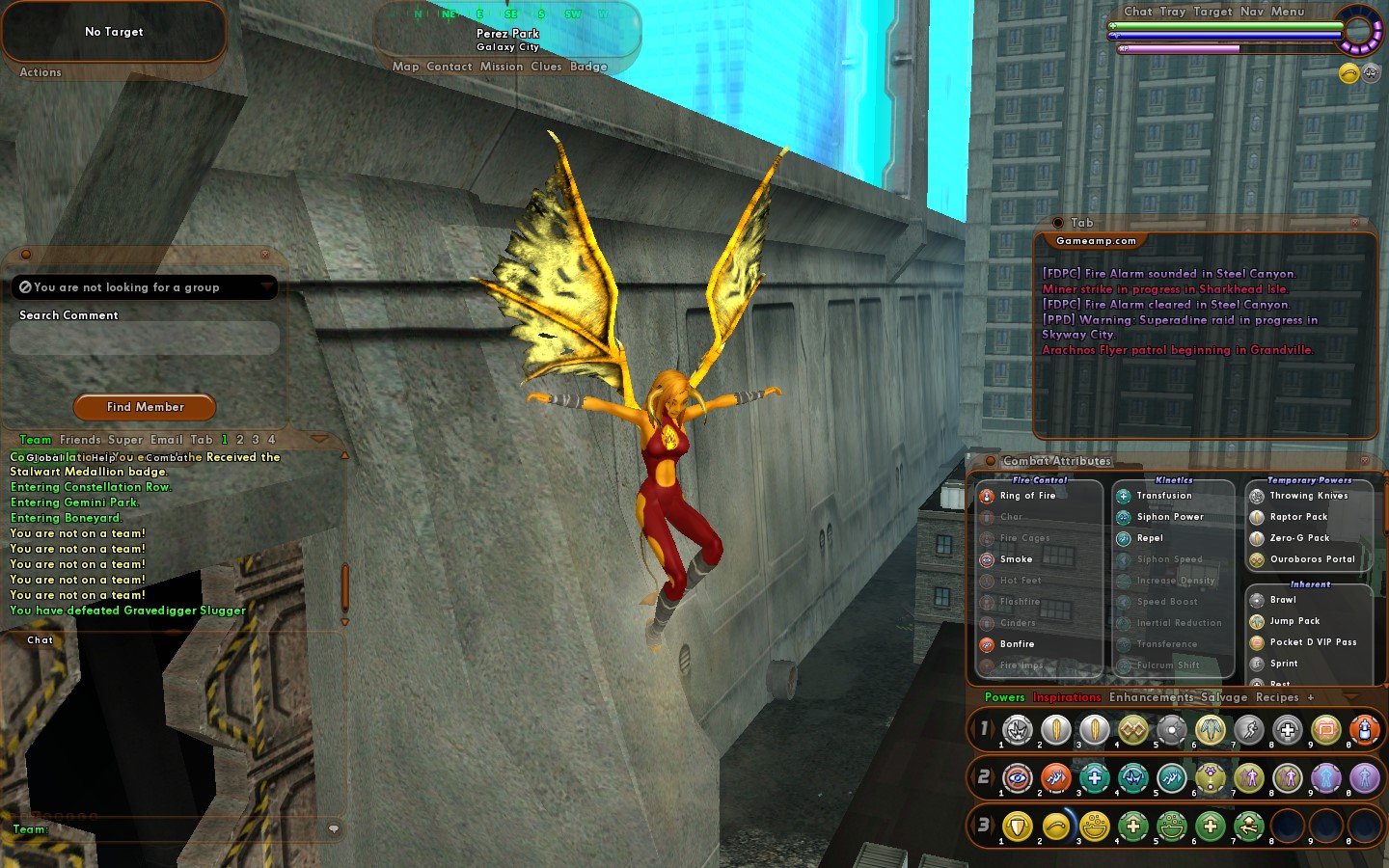Open the Salvage tab
Image resolution: width=1389 pixels, height=868 pixels.
1224,697
